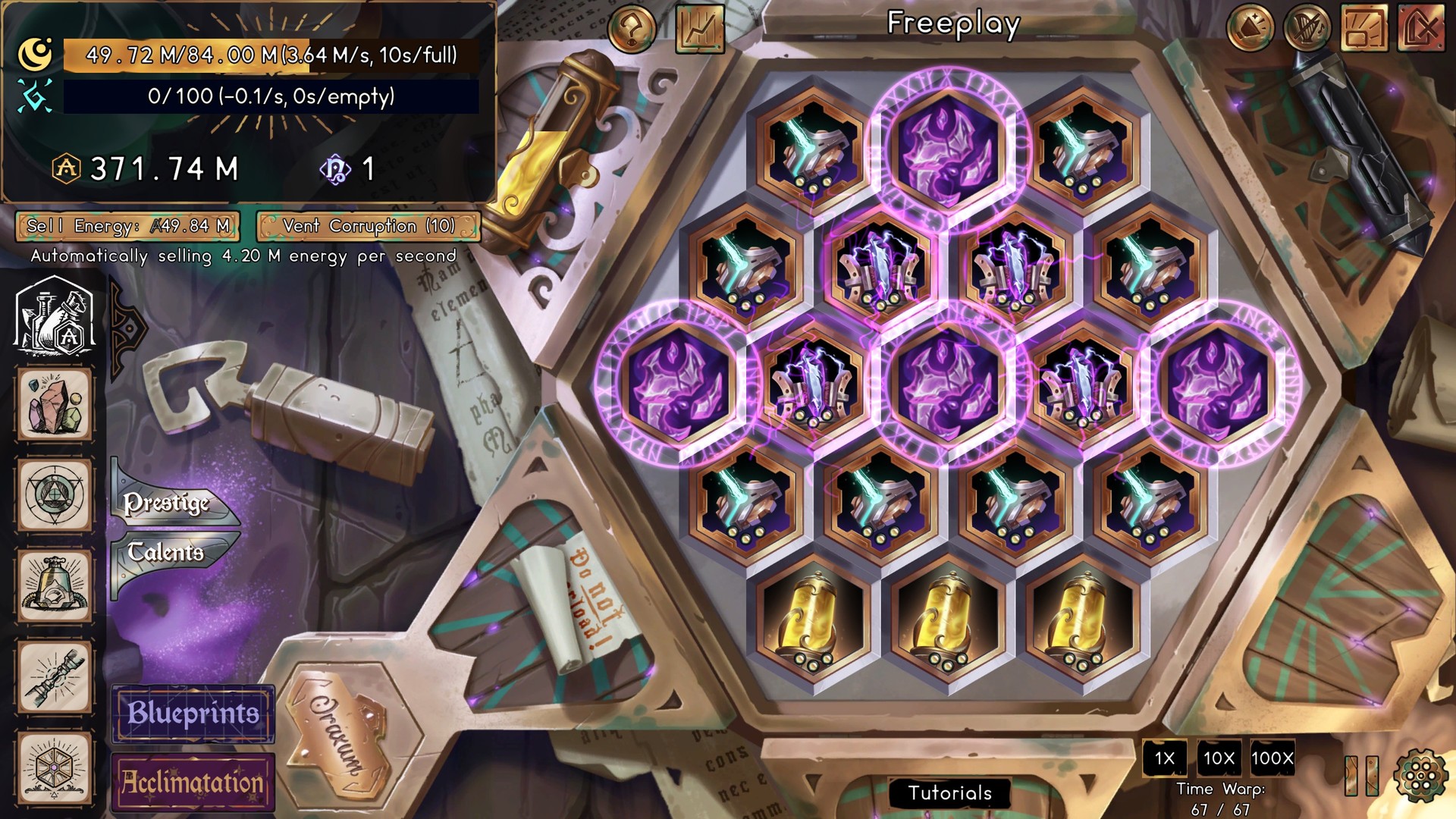This screenshot has height=819, width=1456.
Task: Toggle the sound effects speaker
Action: (x=1252, y=28)
